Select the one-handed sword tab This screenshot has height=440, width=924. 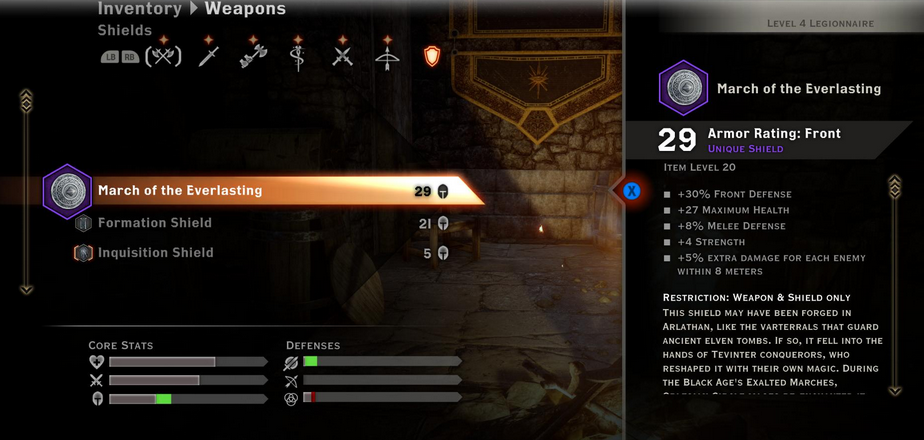coord(208,56)
